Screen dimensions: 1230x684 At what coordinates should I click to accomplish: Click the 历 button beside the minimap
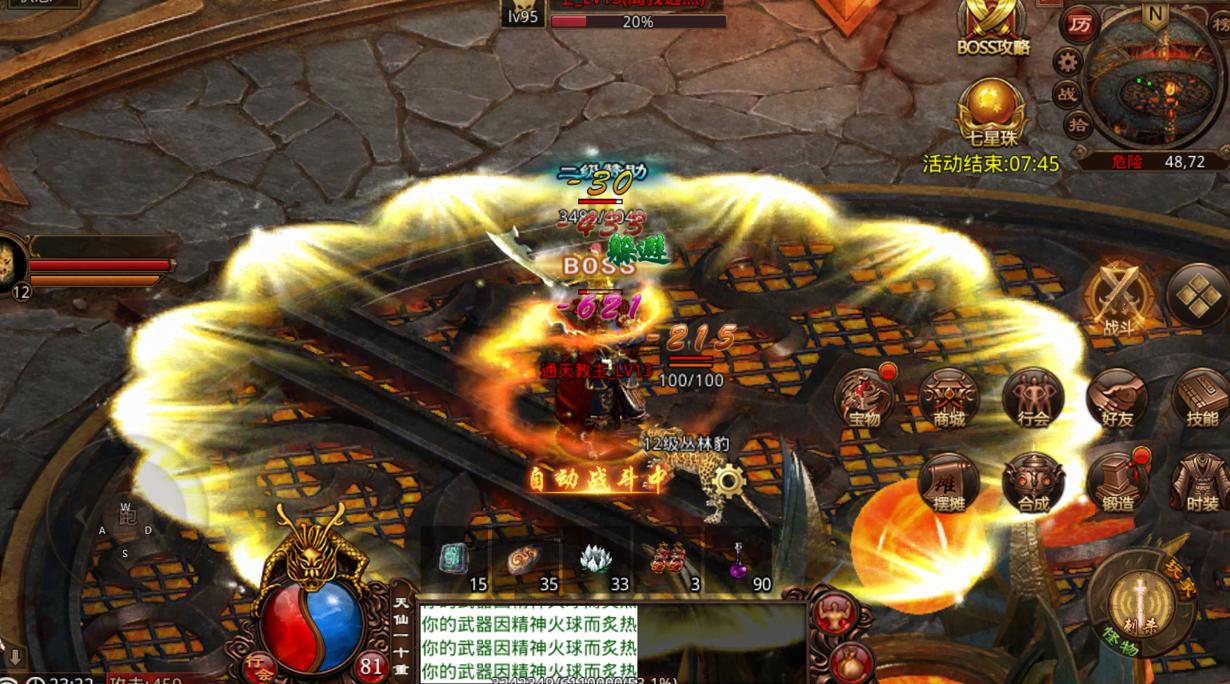[1079, 24]
